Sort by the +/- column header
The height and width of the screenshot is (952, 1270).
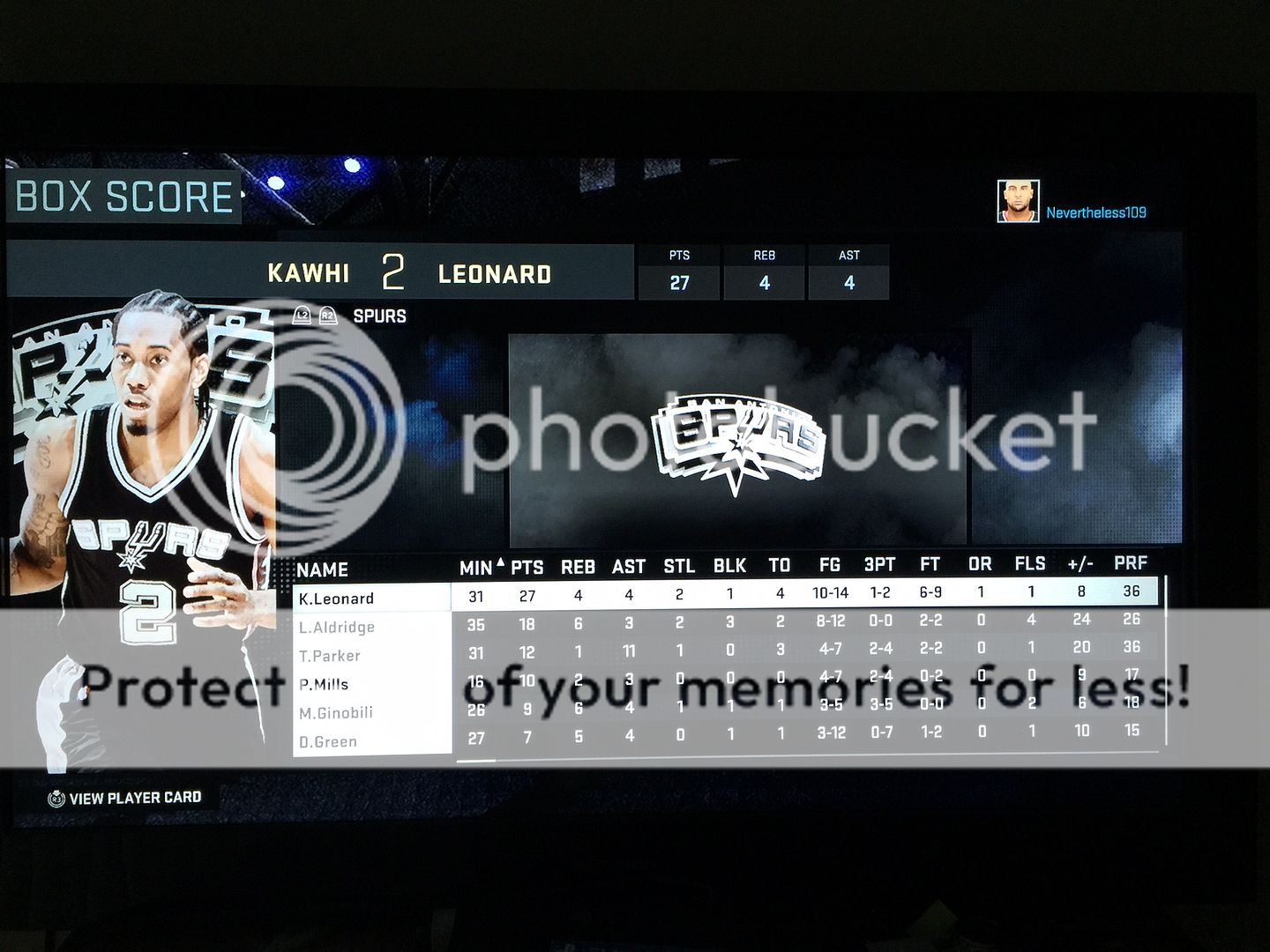click(1080, 563)
